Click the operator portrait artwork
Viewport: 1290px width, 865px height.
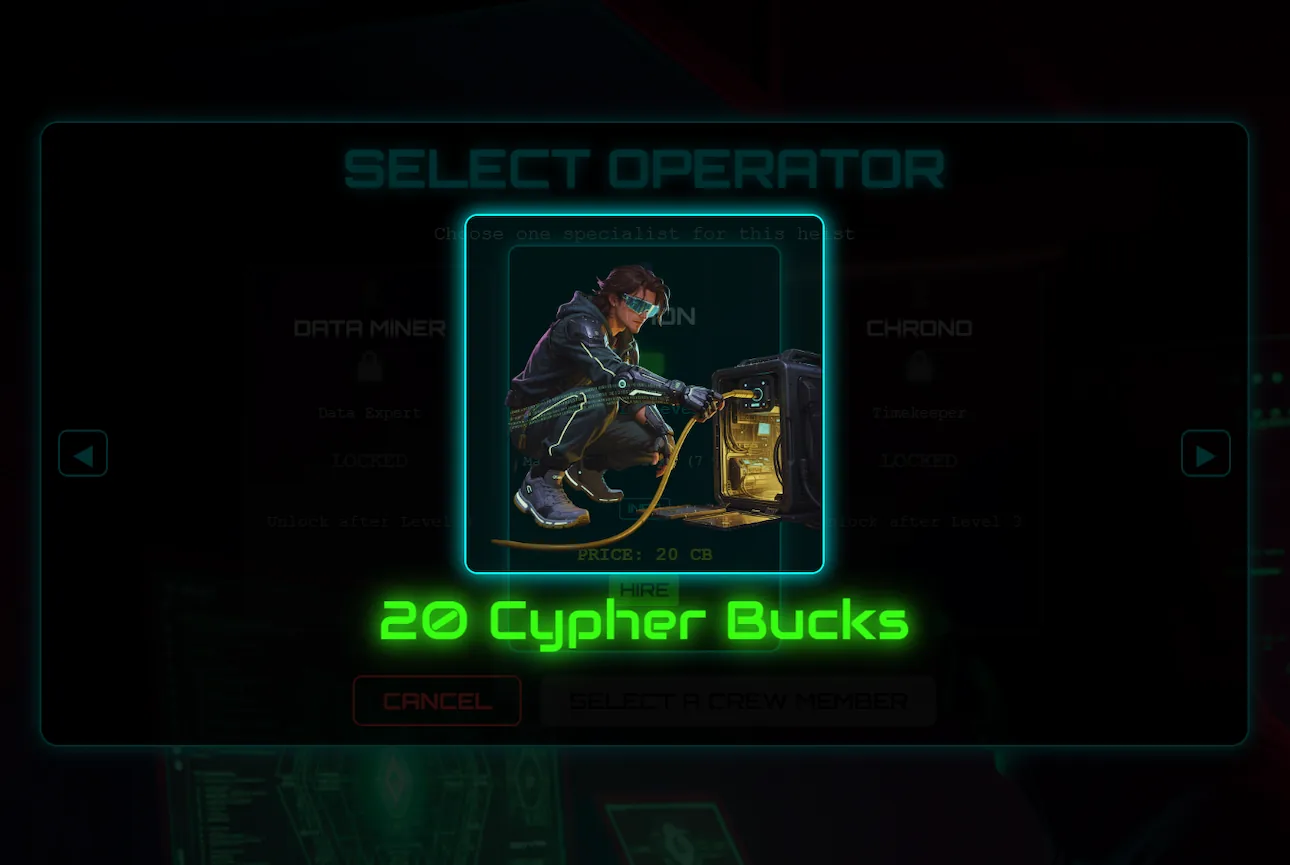point(644,400)
